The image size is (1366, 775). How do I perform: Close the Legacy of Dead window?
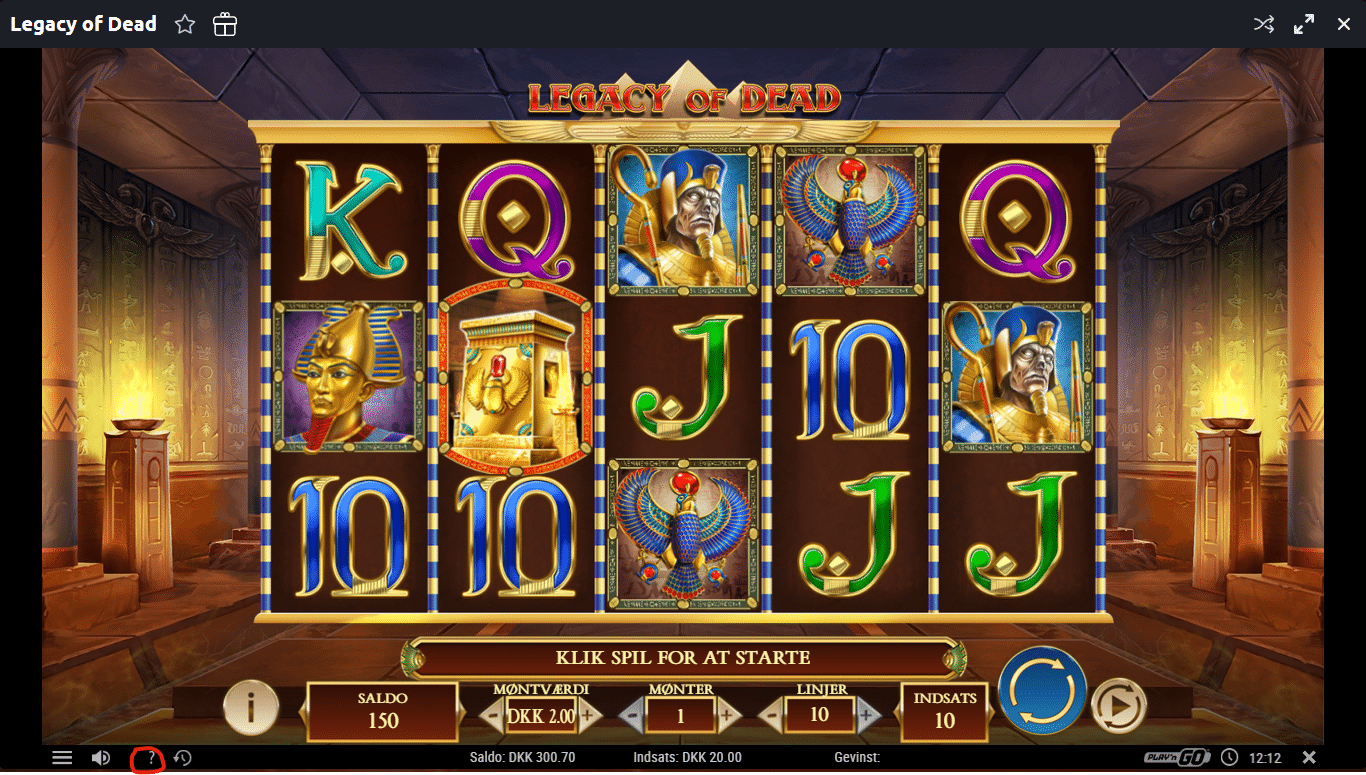[1344, 25]
